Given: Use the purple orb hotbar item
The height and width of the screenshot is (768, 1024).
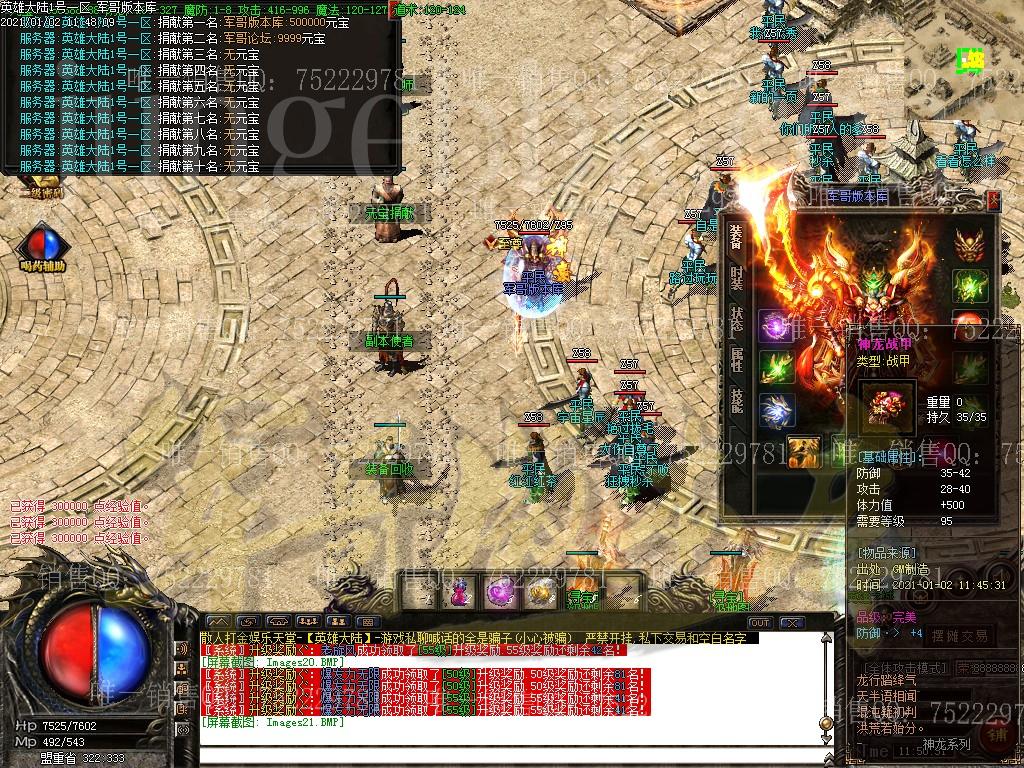Looking at the screenshot, I should click(x=499, y=592).
